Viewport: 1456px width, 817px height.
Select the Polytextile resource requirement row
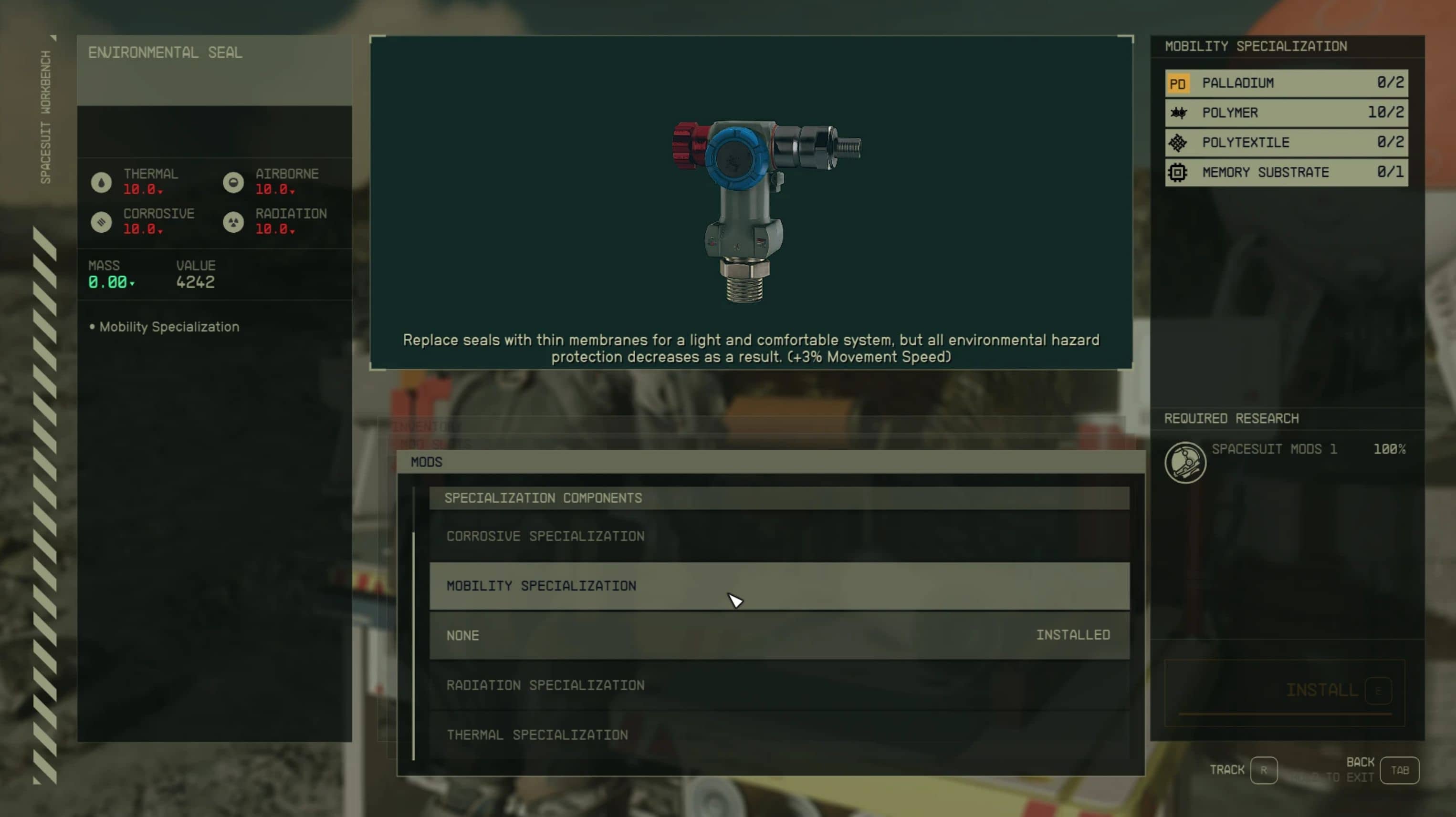(x=1286, y=143)
